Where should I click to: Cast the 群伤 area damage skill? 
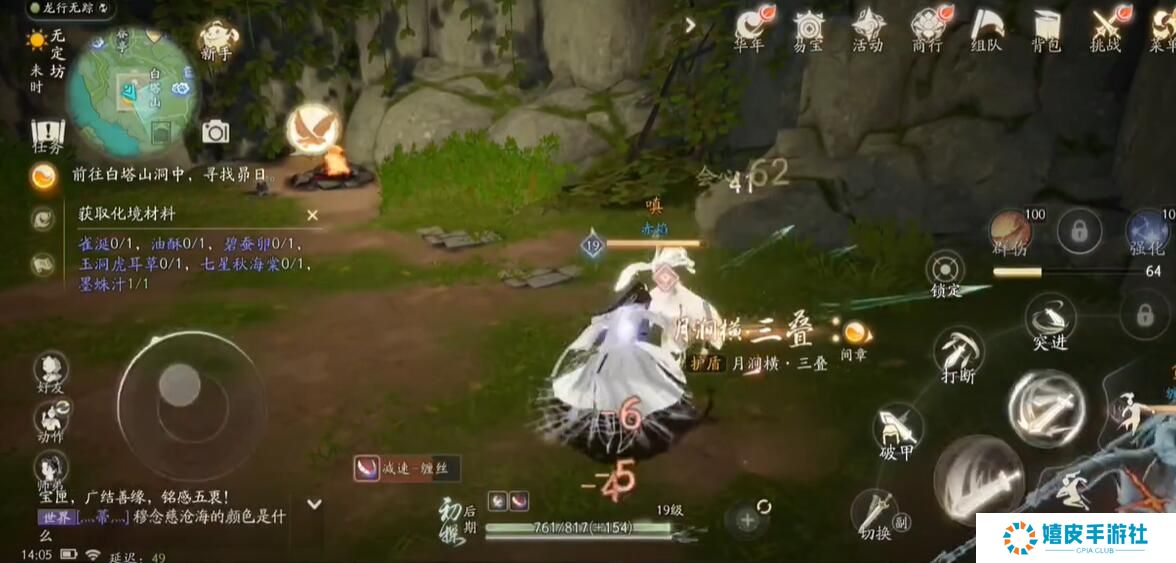(1010, 230)
